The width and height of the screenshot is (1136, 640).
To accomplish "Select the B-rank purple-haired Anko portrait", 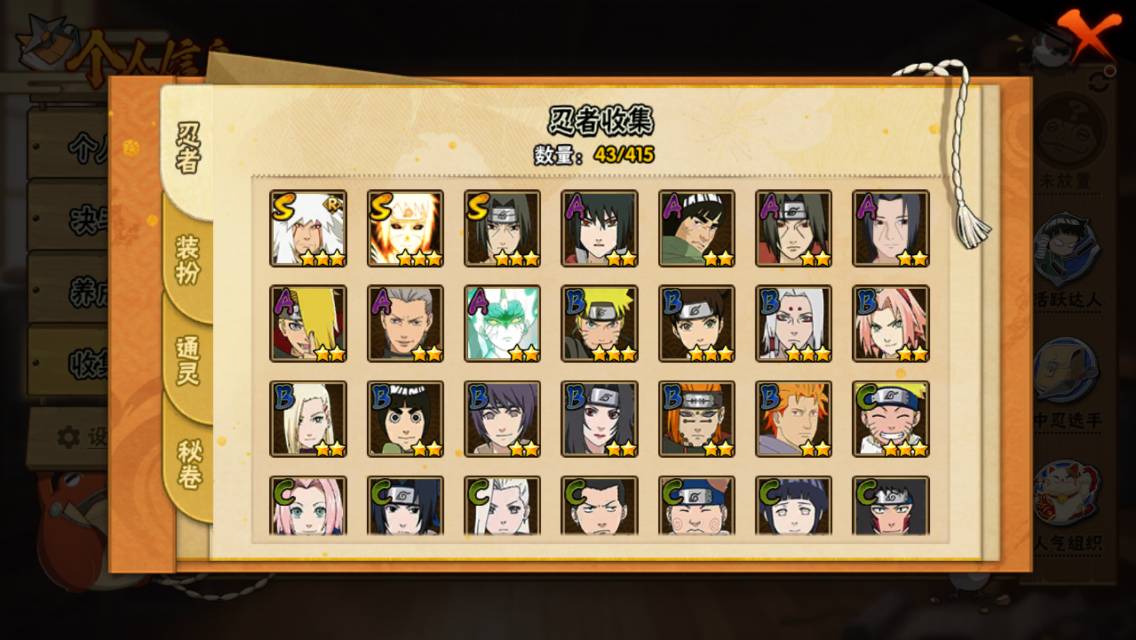I will tap(502, 418).
